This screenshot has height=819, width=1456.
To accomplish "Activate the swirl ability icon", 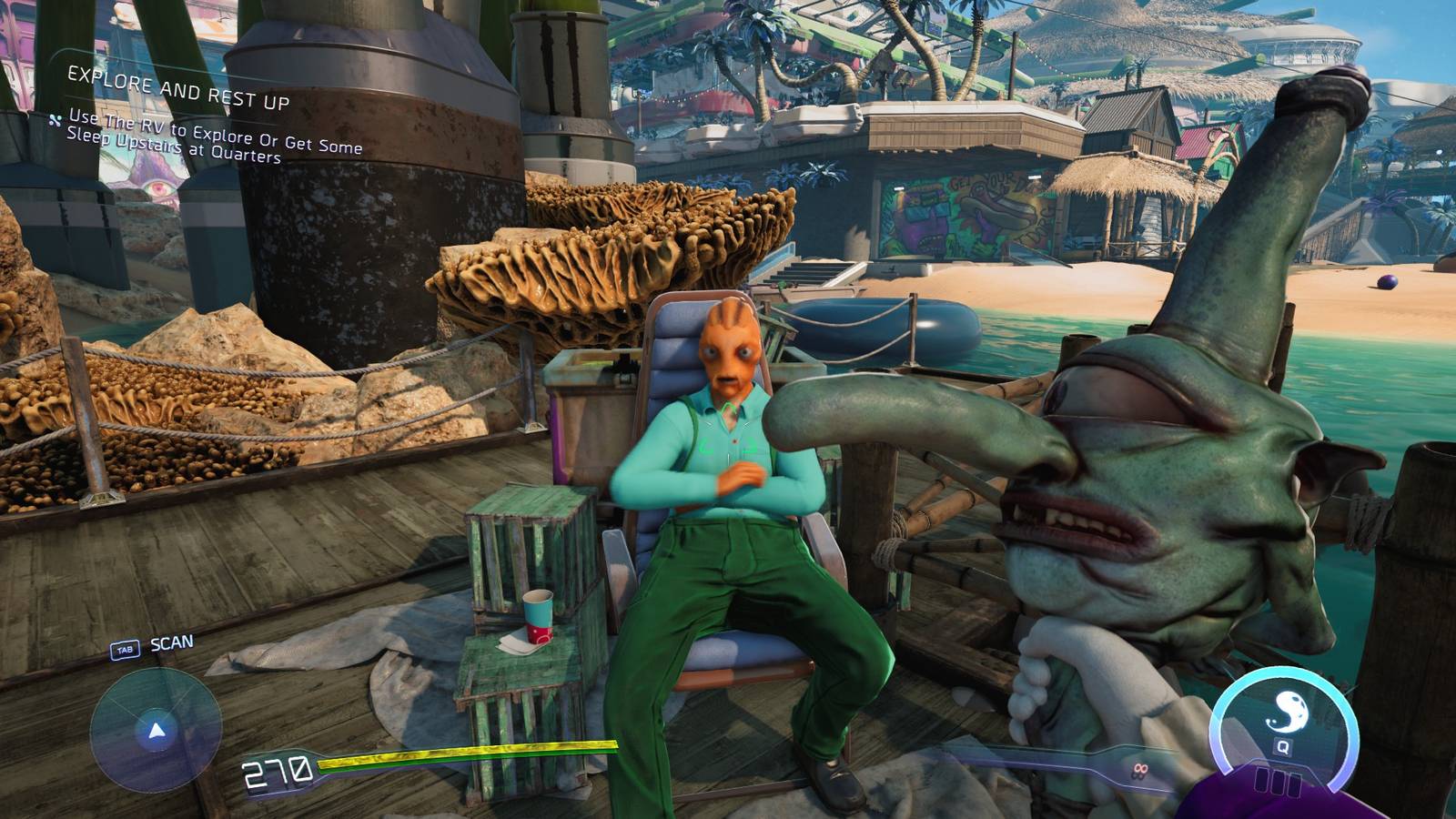I will [1286, 711].
